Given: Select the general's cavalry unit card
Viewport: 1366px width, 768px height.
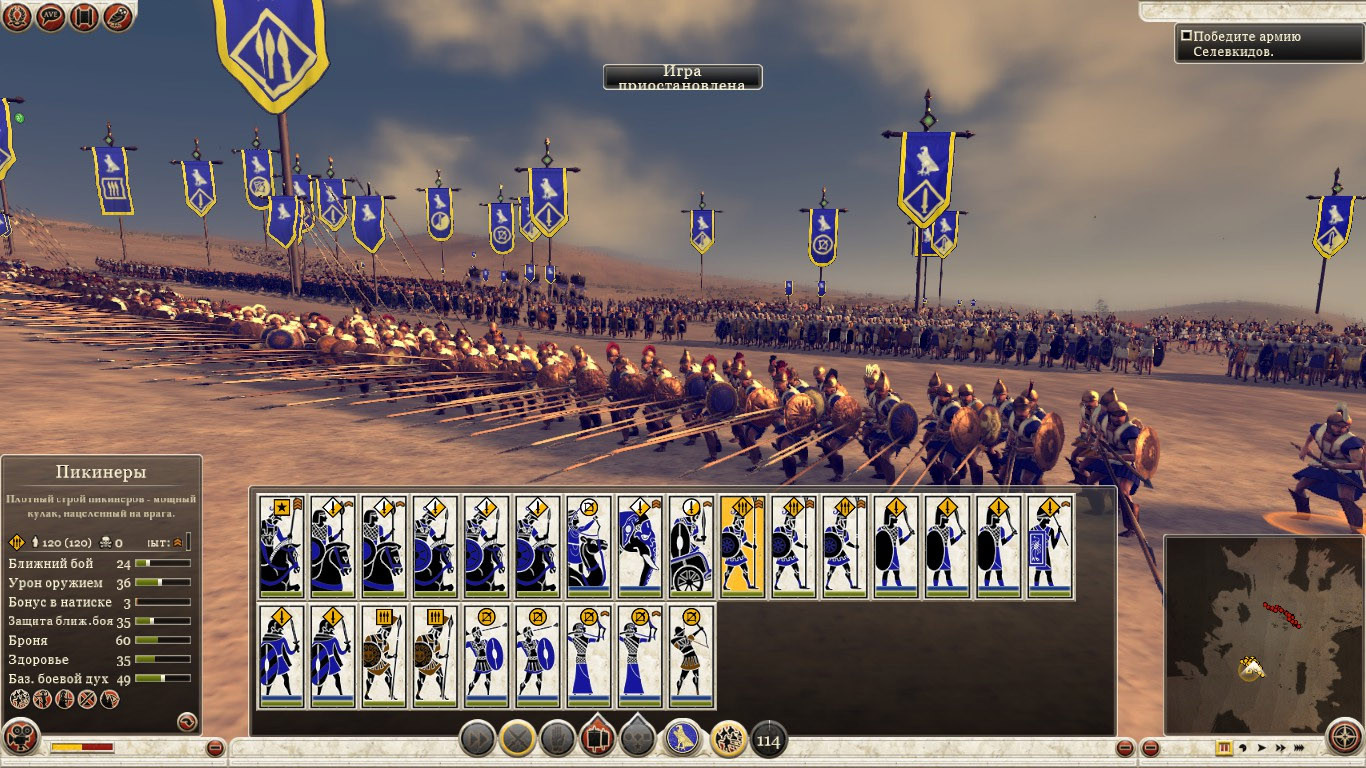Looking at the screenshot, I should click(281, 546).
